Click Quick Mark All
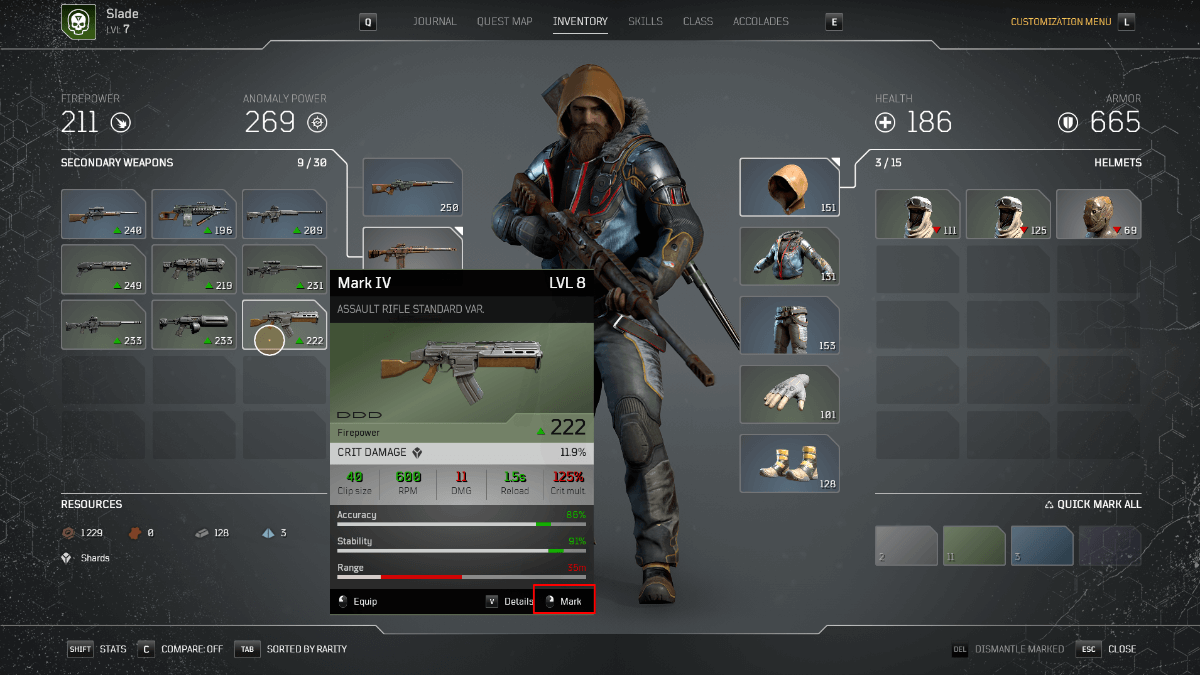 (1092, 504)
